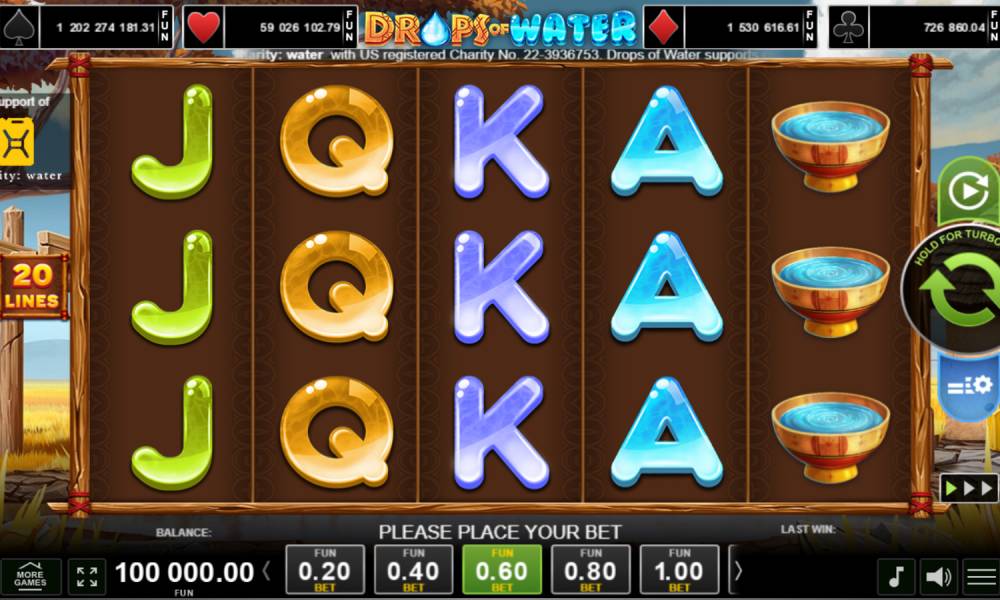Toggle the music note button
The width and height of the screenshot is (1000, 600).
tap(896, 577)
